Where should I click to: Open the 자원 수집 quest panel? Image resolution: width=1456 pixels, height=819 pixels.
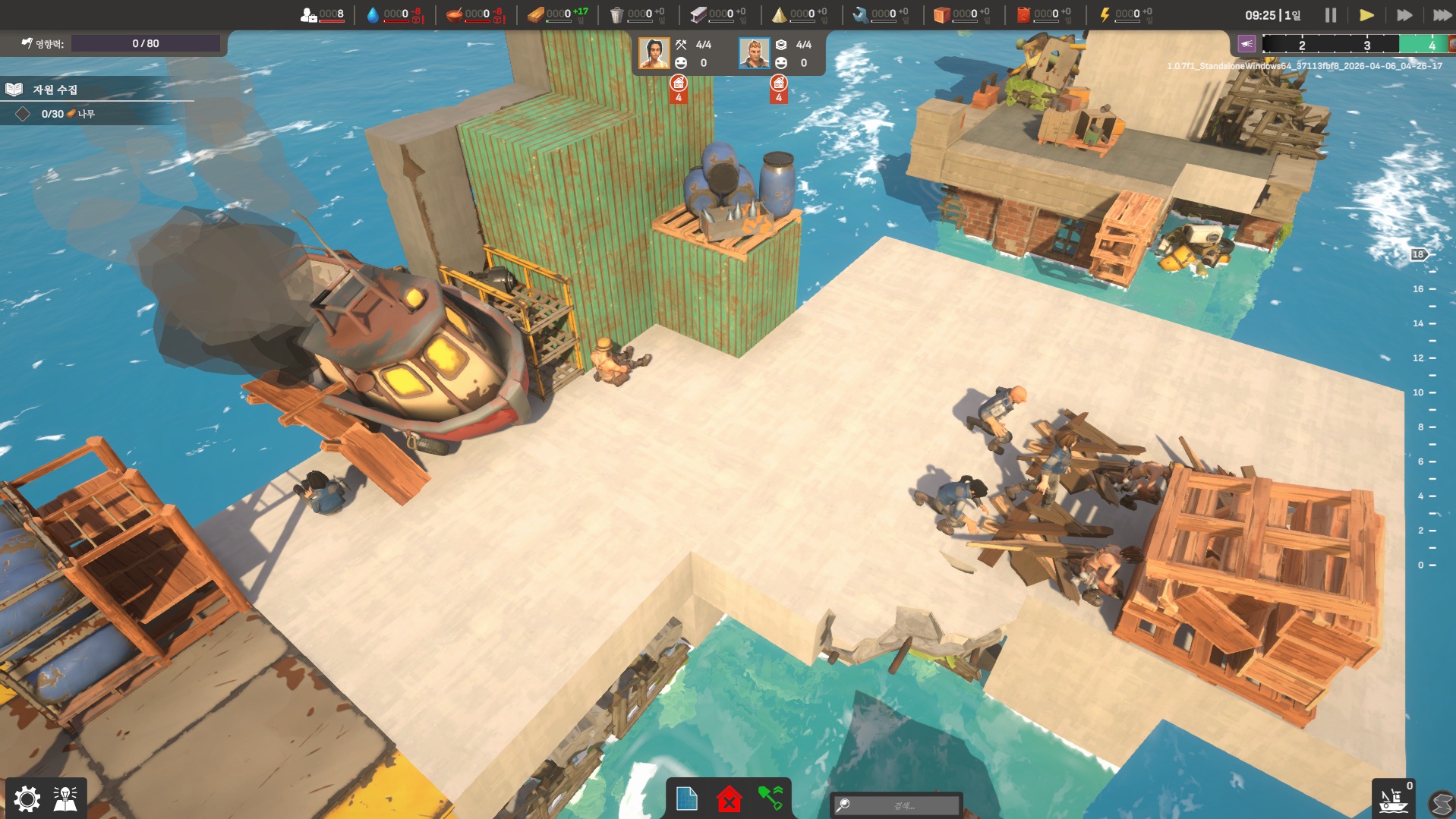click(x=54, y=90)
